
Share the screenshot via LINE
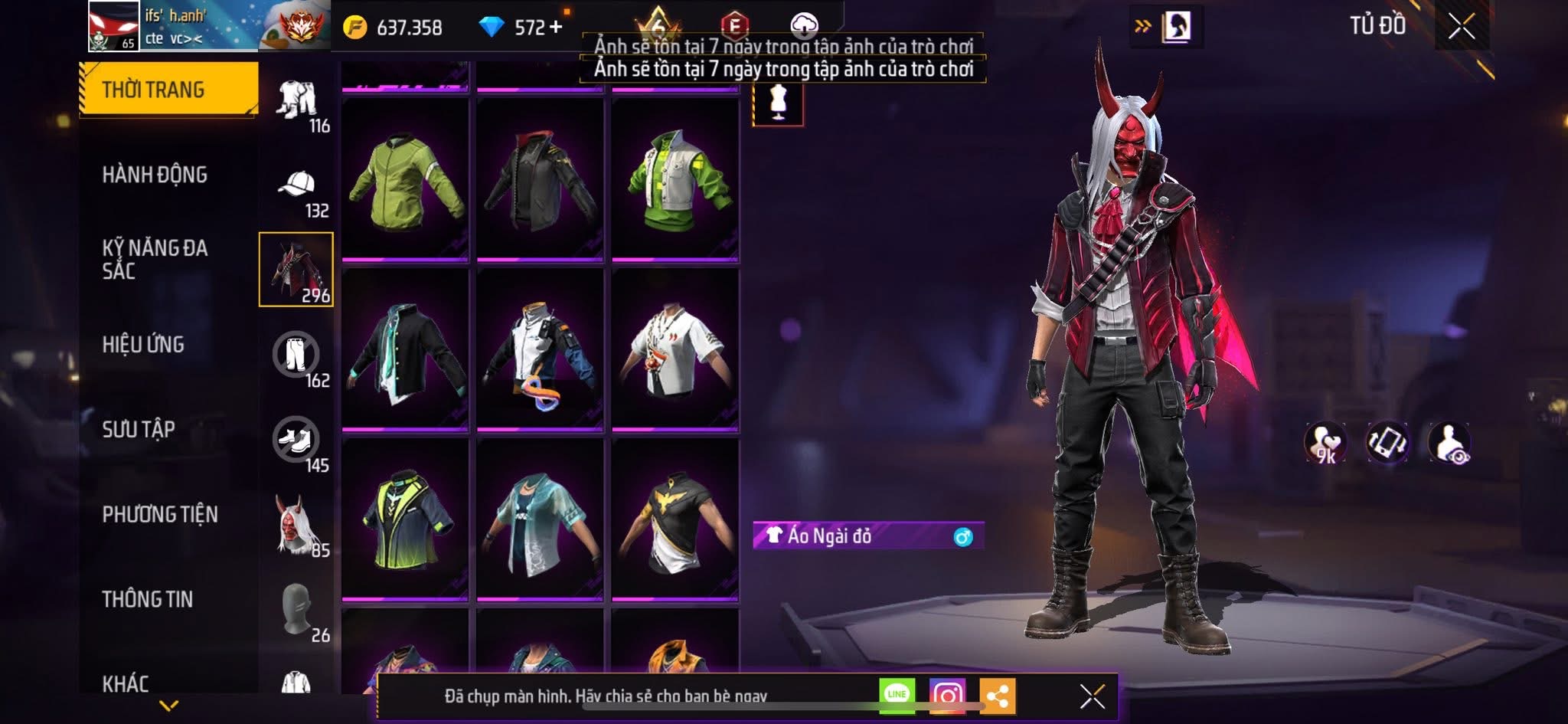tap(897, 695)
